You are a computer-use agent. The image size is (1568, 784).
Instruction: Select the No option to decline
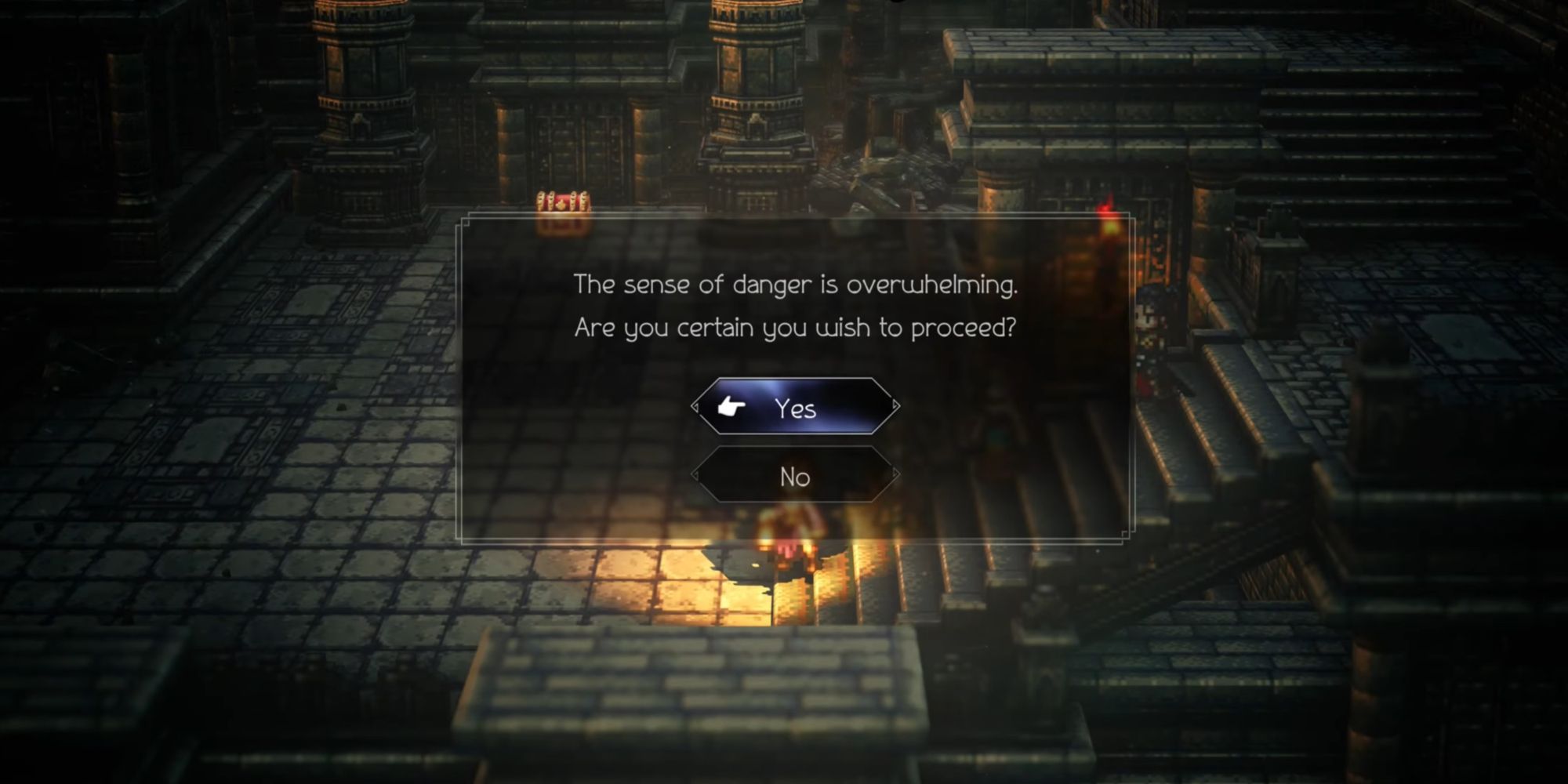pos(795,477)
